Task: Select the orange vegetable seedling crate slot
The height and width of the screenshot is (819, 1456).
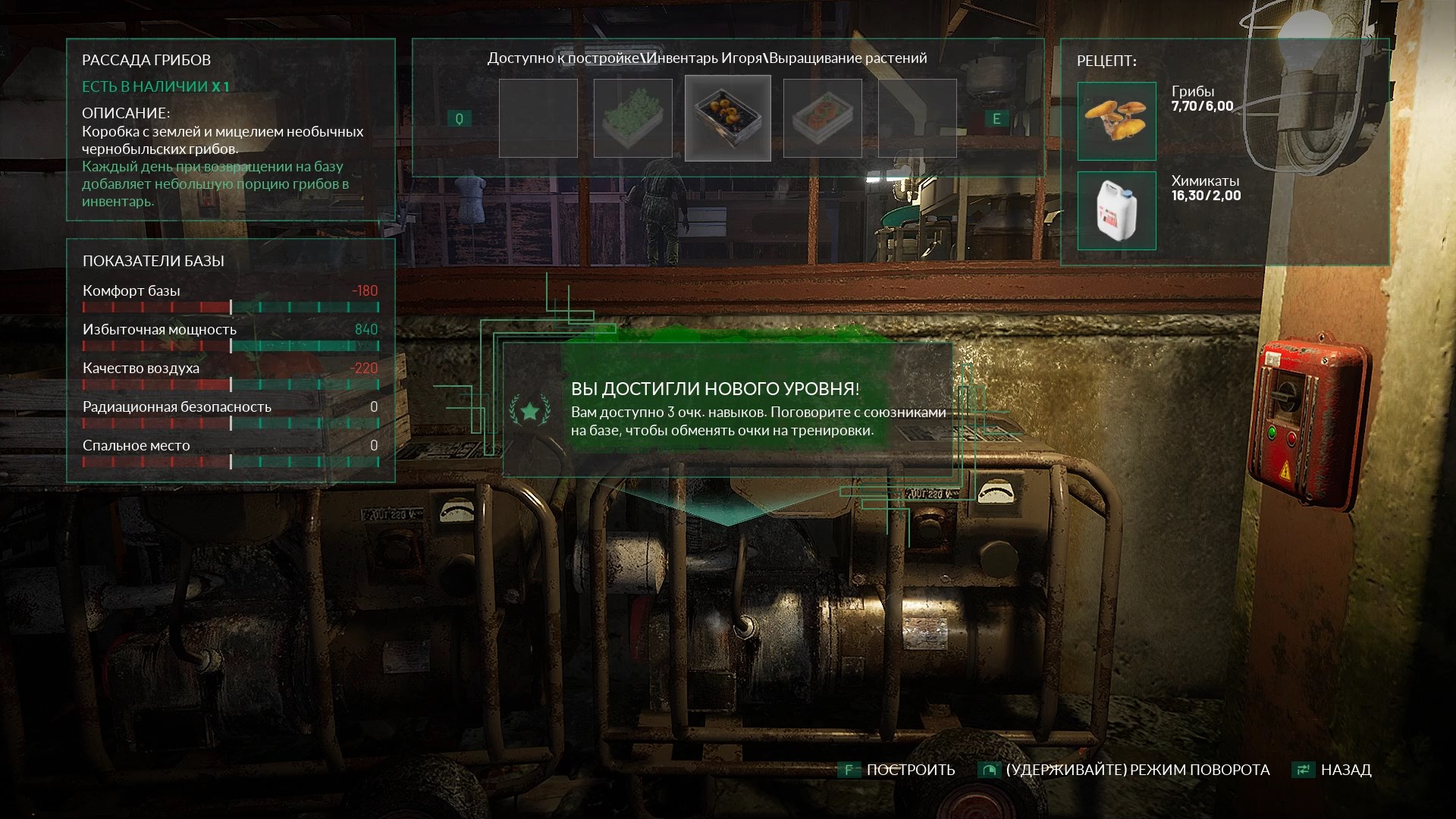Action: (x=822, y=118)
